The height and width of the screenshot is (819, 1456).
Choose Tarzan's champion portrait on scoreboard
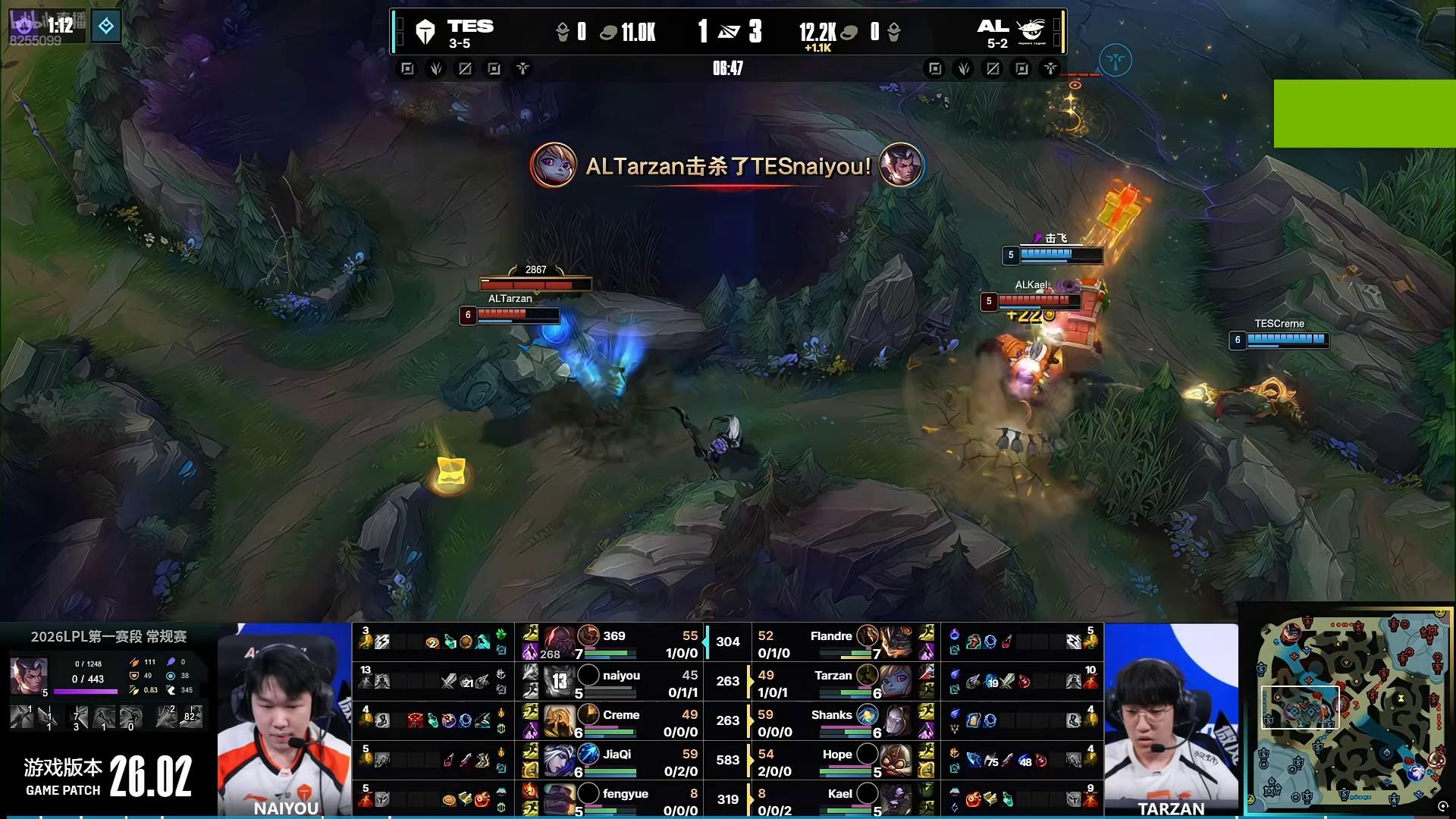pos(896,682)
